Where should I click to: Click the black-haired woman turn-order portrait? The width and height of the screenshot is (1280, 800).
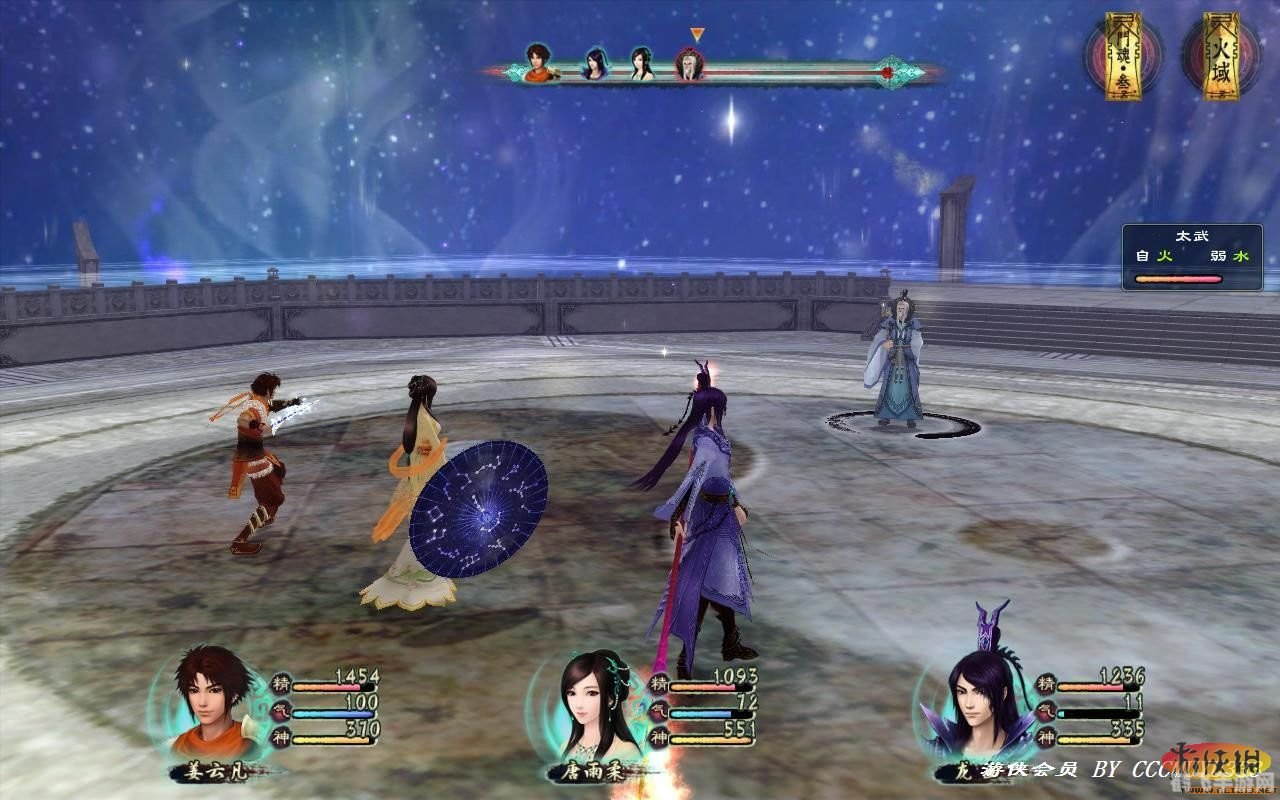pos(642,64)
